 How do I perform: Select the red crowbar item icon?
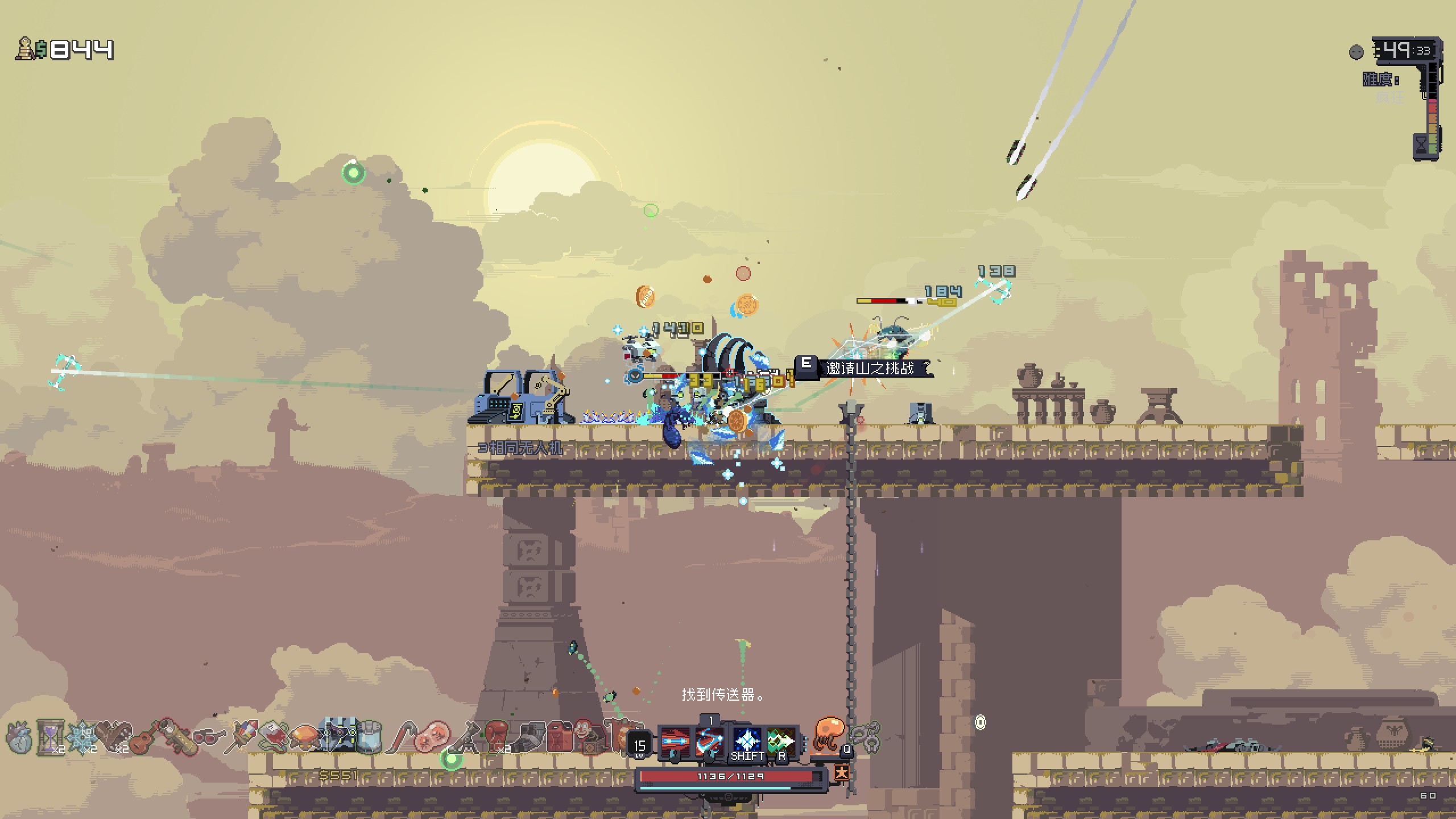(x=402, y=737)
